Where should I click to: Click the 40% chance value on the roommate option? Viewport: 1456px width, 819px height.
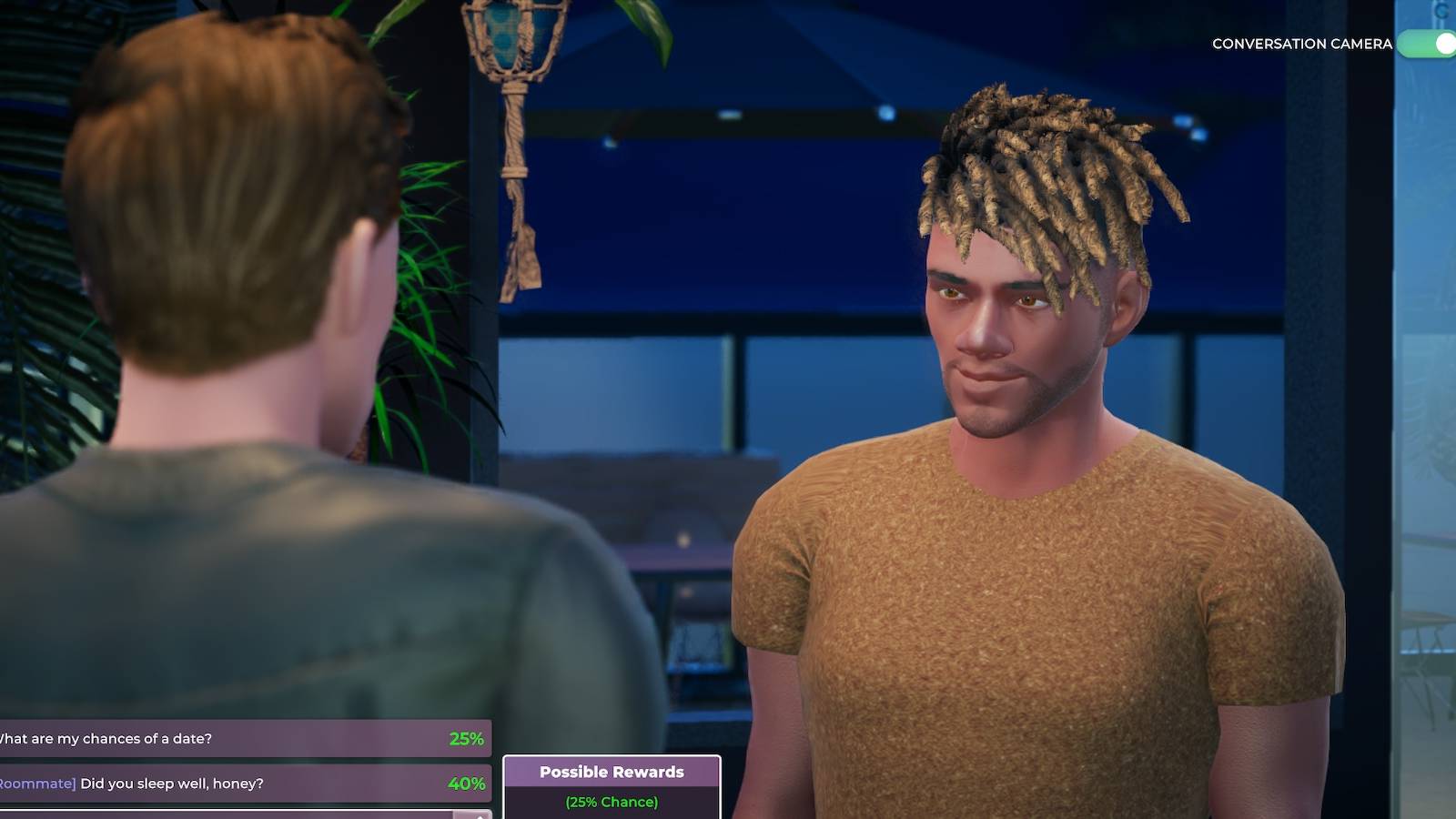pyautogui.click(x=467, y=781)
